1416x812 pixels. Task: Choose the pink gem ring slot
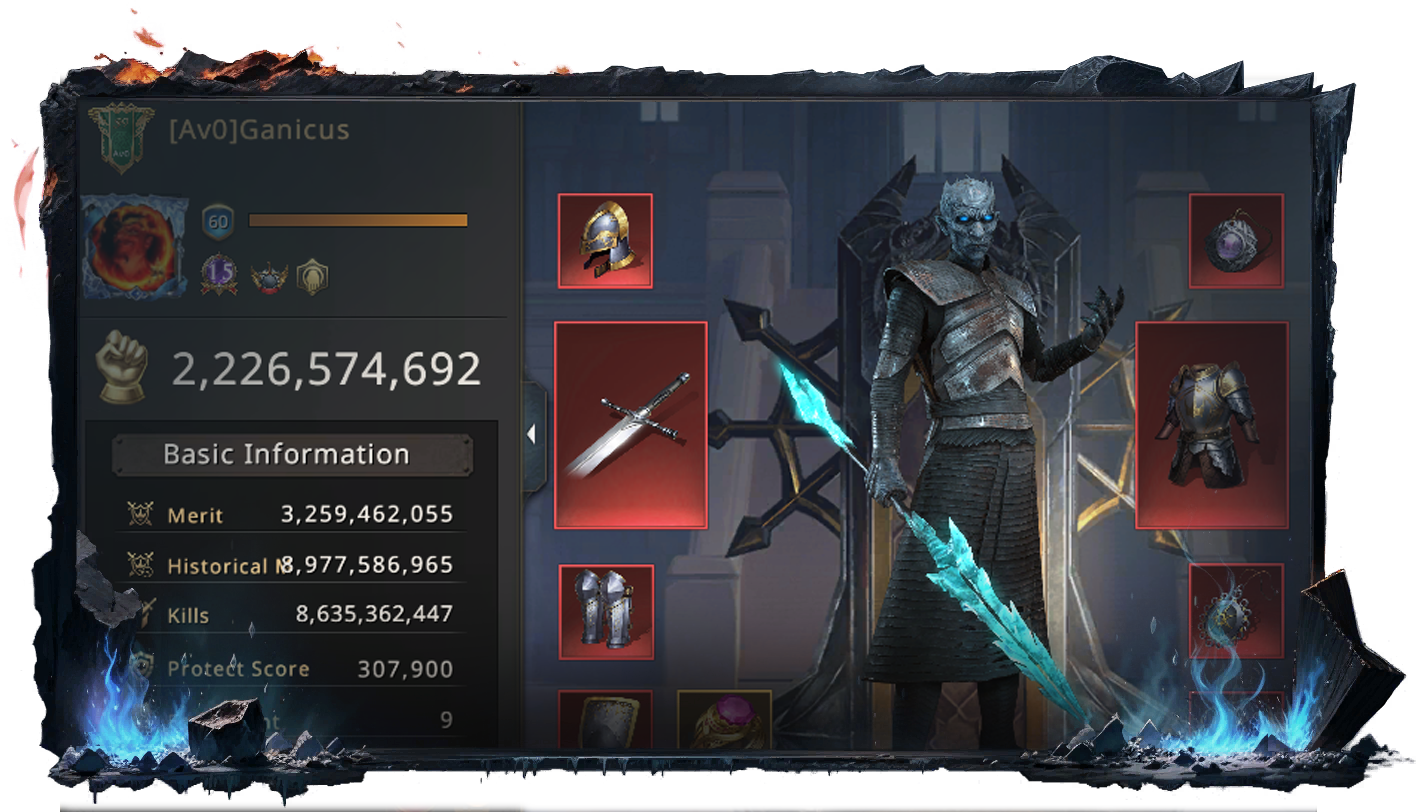tap(724, 719)
